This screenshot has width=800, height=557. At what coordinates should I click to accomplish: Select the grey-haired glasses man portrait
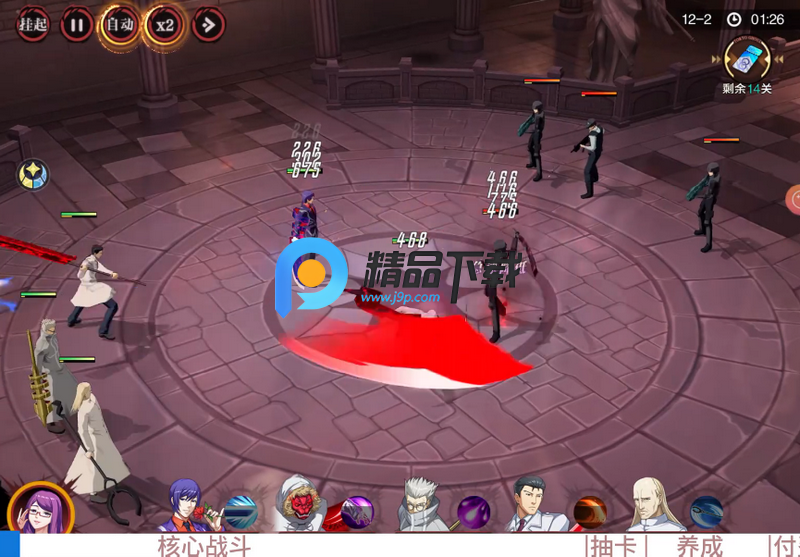click(422, 506)
